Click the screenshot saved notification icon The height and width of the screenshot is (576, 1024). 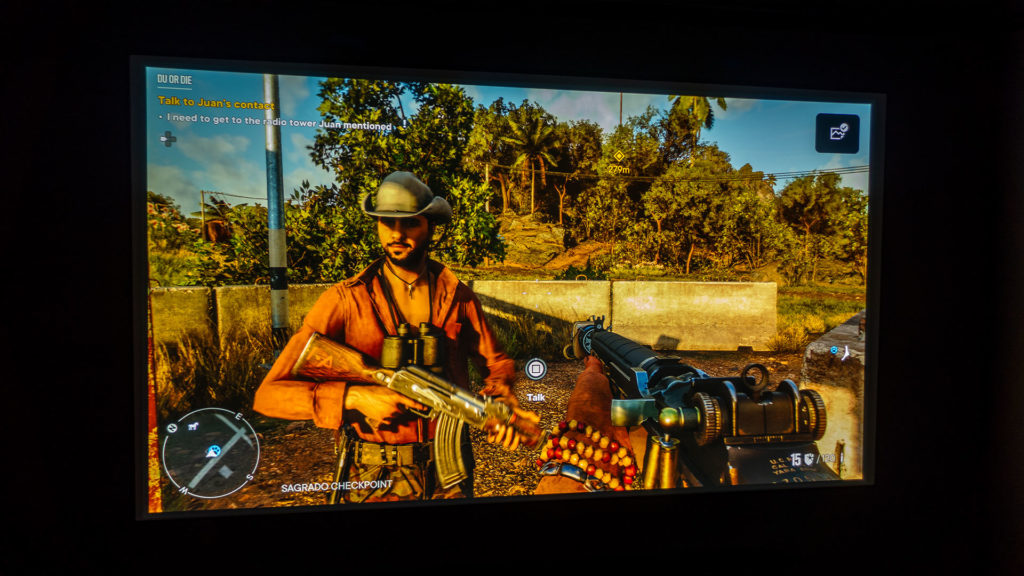pos(837,133)
